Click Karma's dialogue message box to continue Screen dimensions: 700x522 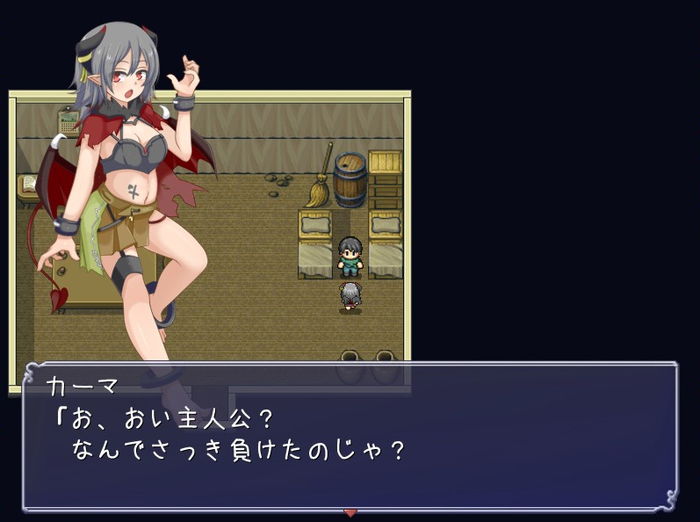click(x=350, y=437)
